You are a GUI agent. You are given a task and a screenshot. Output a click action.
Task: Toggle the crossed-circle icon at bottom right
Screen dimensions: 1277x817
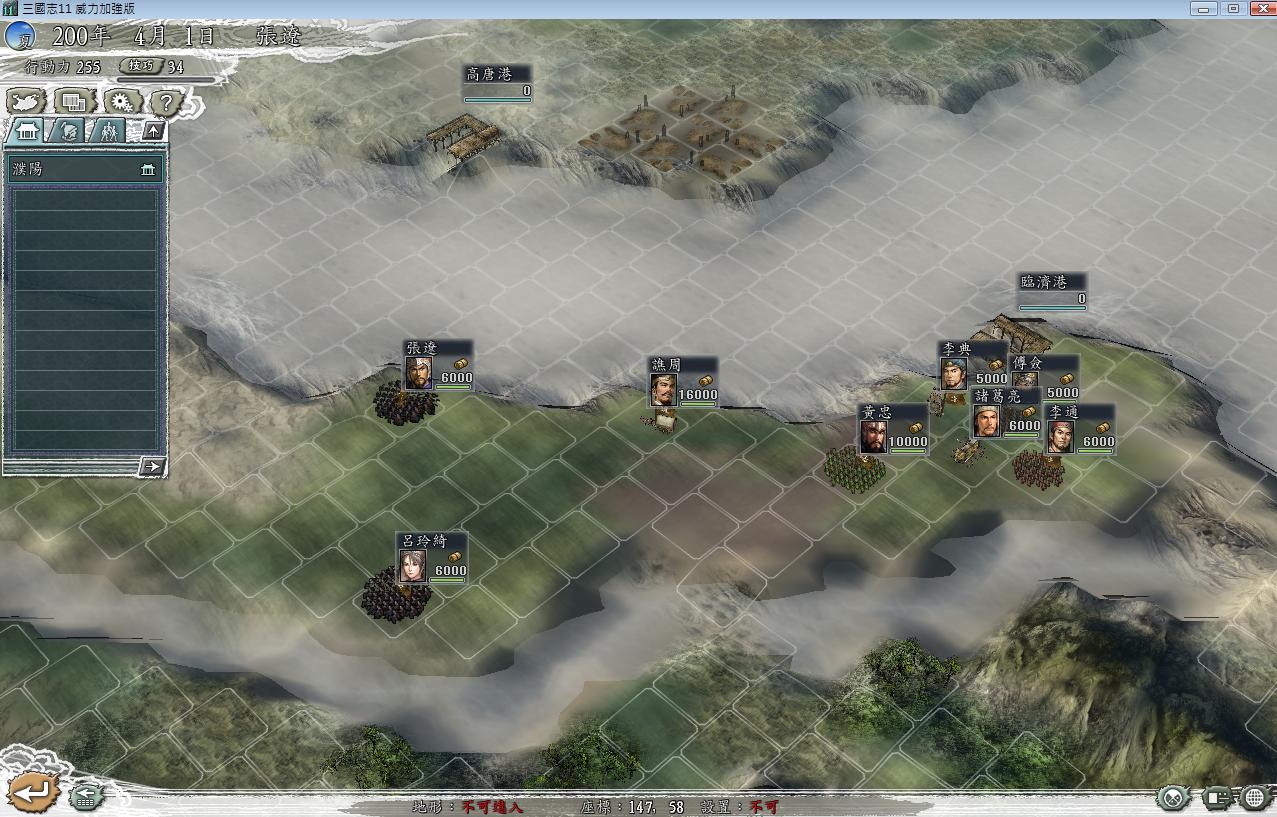(x=1173, y=797)
